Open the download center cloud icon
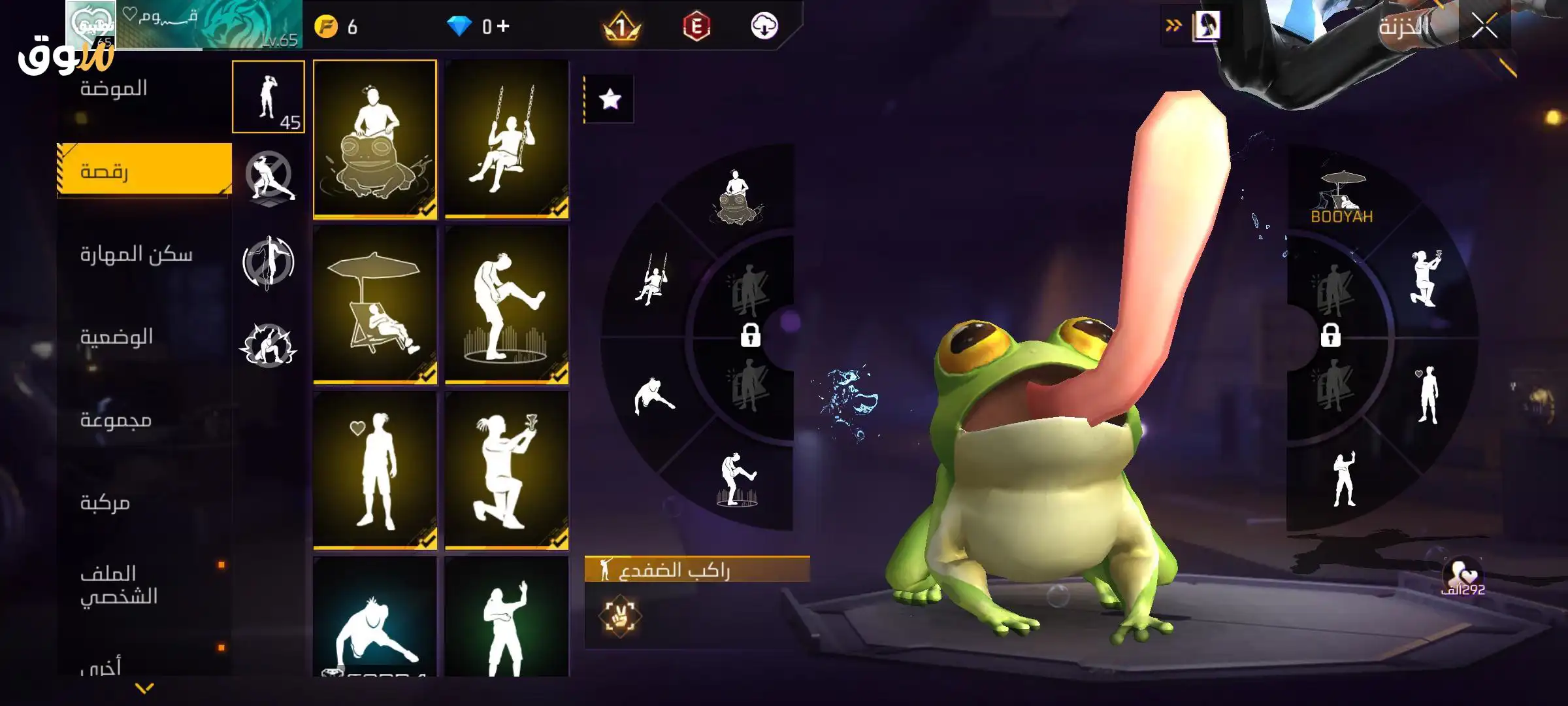 pos(764,26)
